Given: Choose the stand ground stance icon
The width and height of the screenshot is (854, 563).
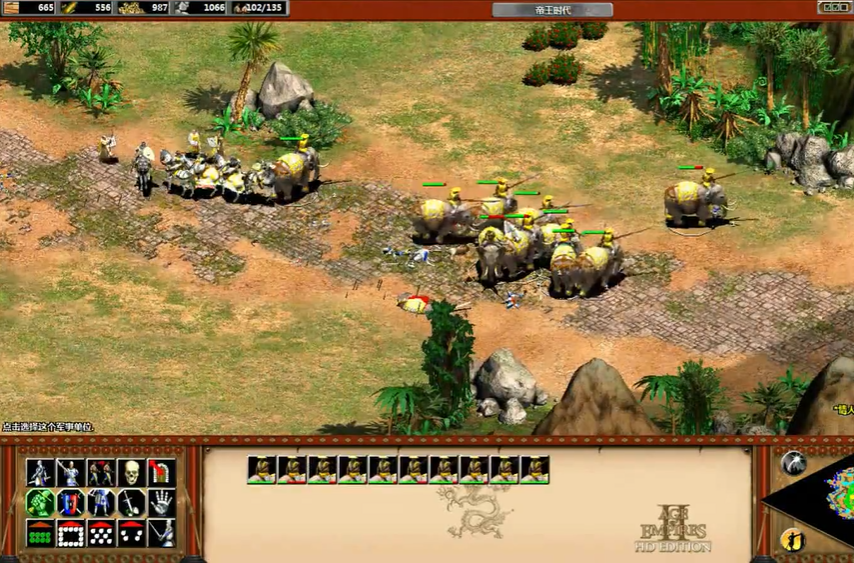Looking at the screenshot, I should pos(101,503).
